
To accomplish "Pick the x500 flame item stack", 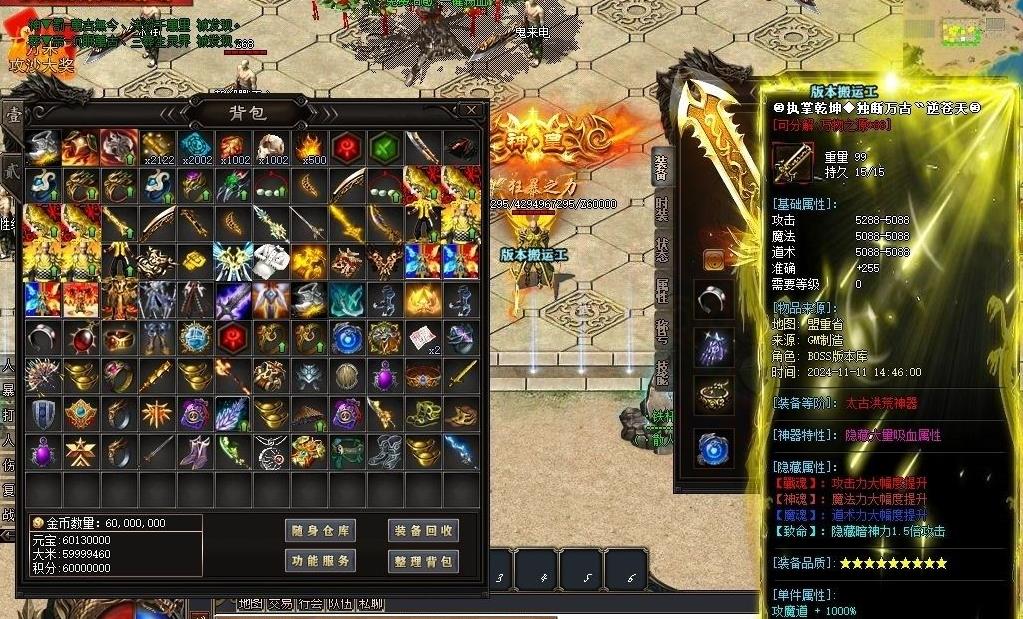I will click(x=309, y=148).
